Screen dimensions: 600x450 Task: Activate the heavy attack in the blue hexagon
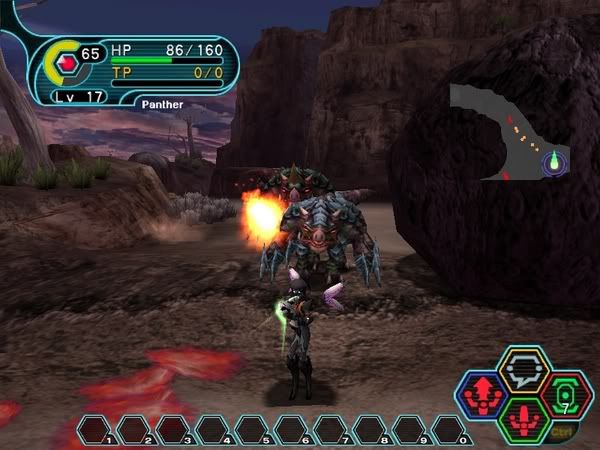coord(481,394)
